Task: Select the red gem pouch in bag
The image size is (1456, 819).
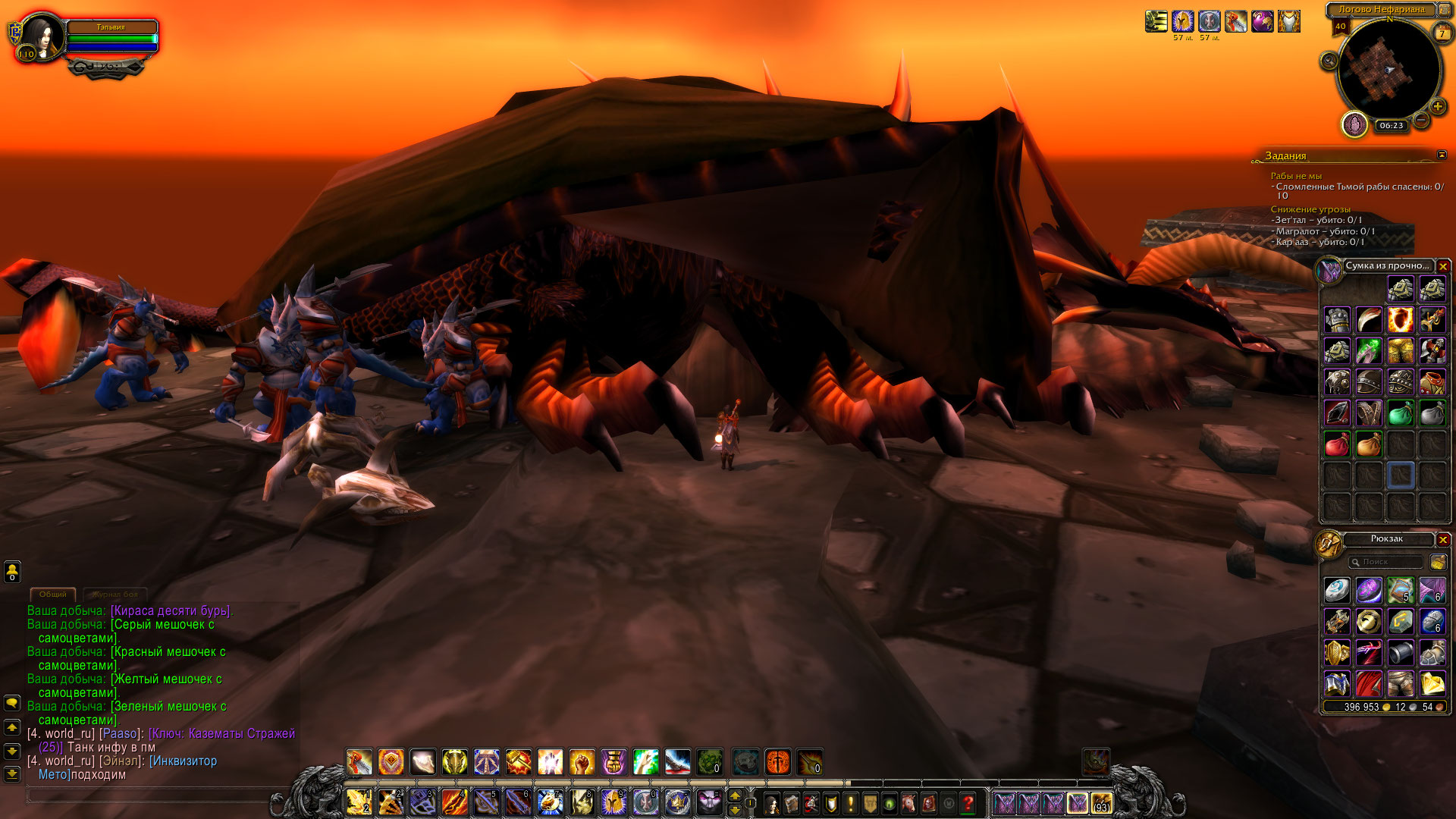Action: [1337, 444]
